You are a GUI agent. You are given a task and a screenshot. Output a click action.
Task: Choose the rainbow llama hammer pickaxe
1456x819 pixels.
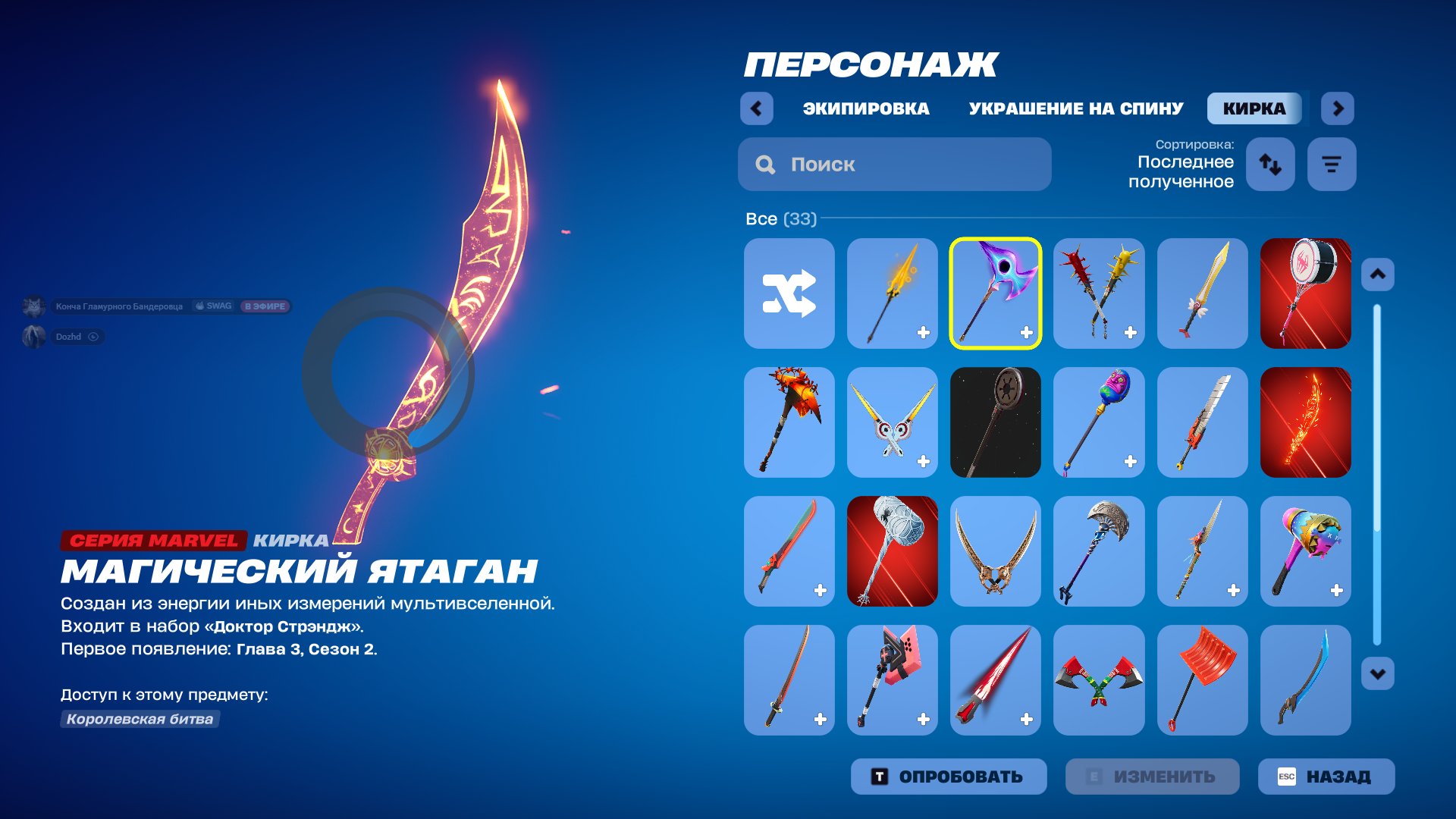coord(1306,551)
